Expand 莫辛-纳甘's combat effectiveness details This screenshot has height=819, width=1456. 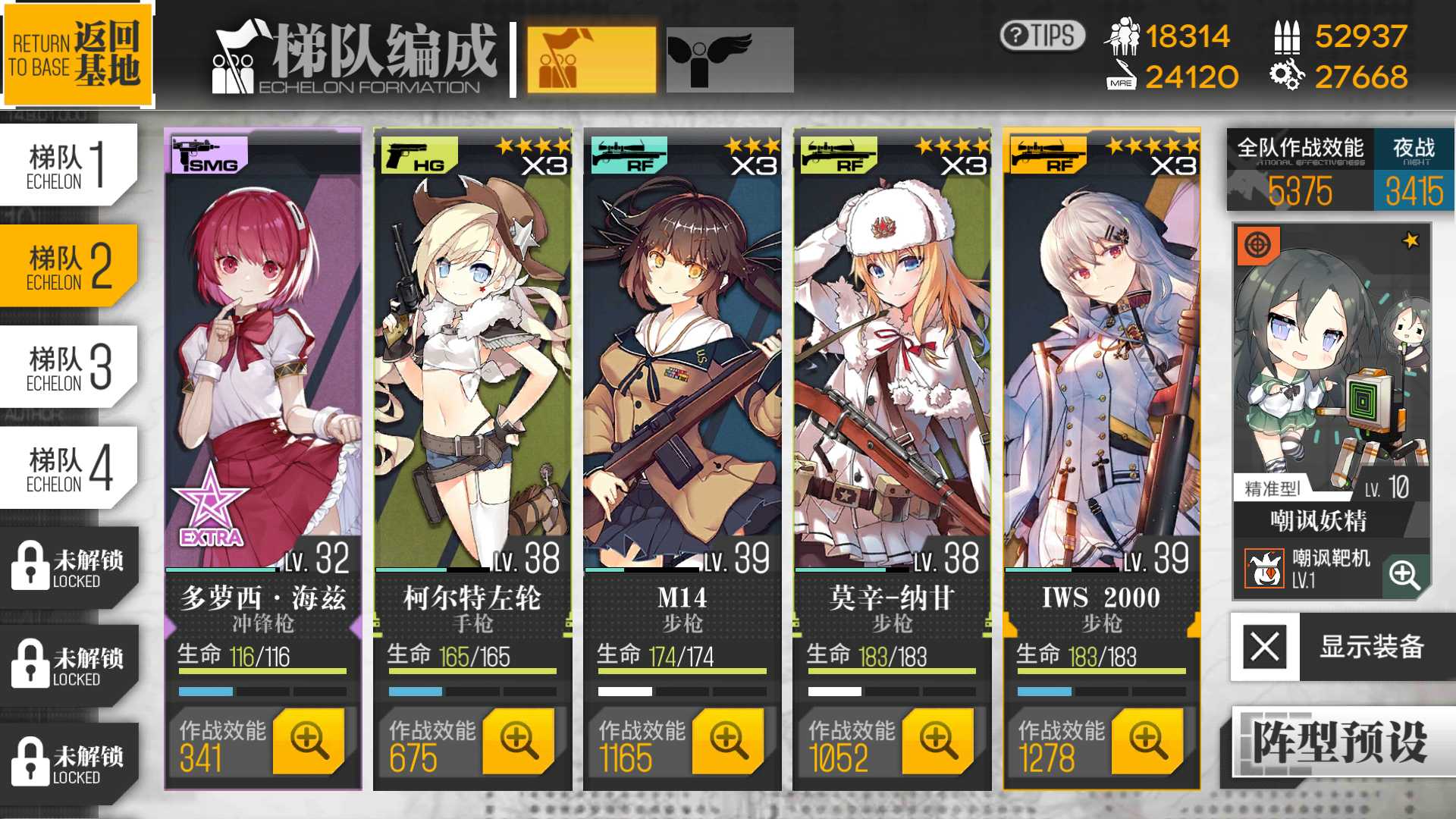pyautogui.click(x=937, y=741)
